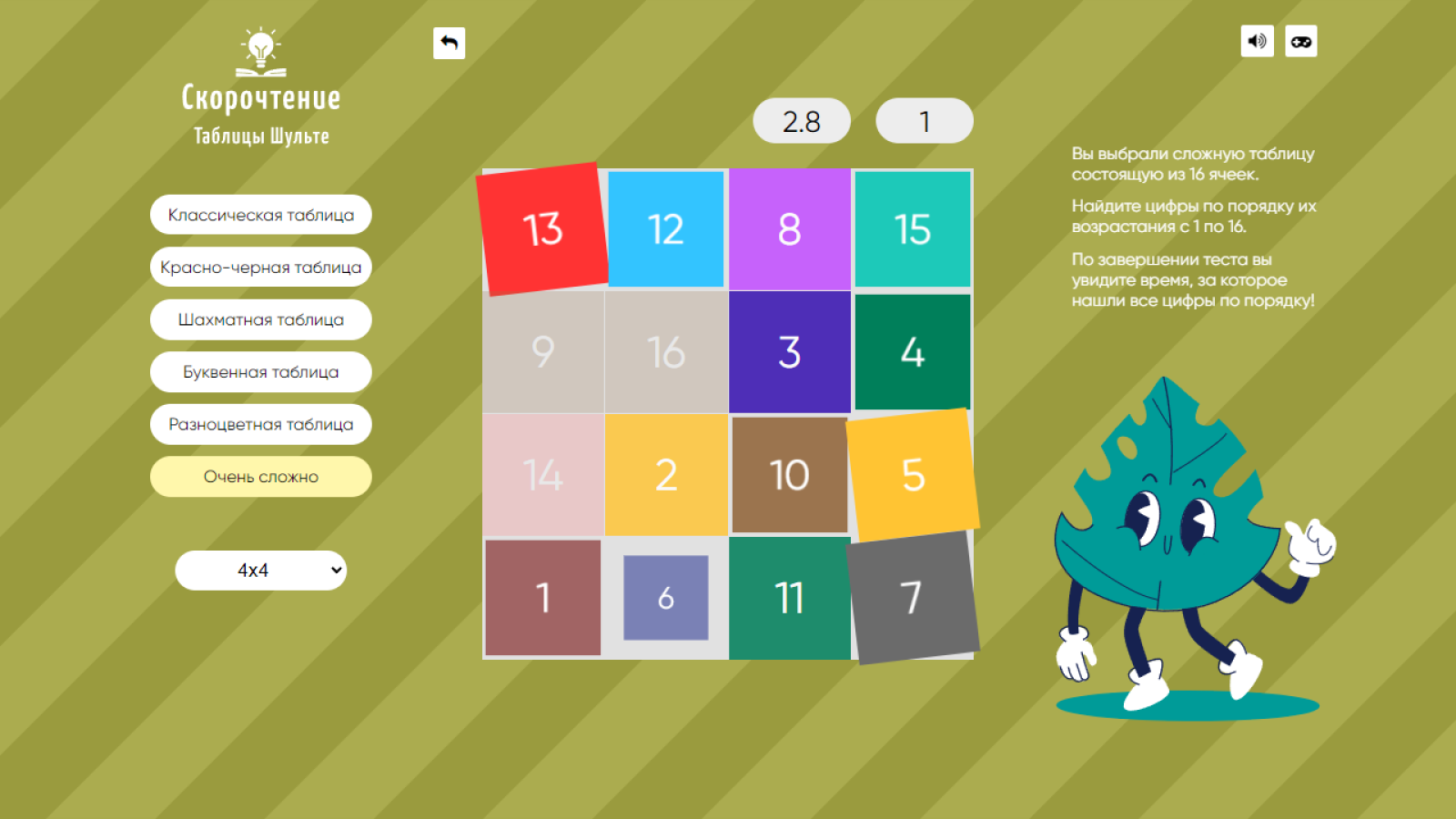1456x819 pixels.
Task: Click the yellow tilted tile showing 5
Action: [913, 474]
